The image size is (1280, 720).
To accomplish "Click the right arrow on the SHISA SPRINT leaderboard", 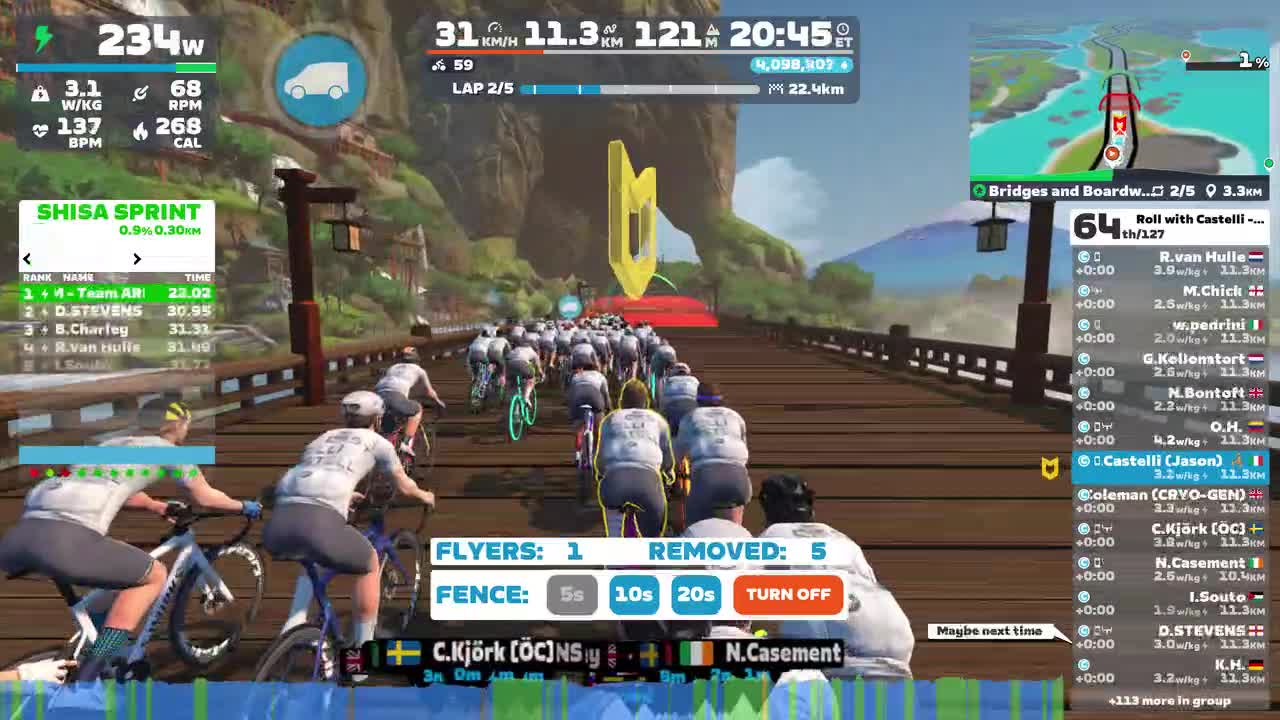I will [x=137, y=258].
